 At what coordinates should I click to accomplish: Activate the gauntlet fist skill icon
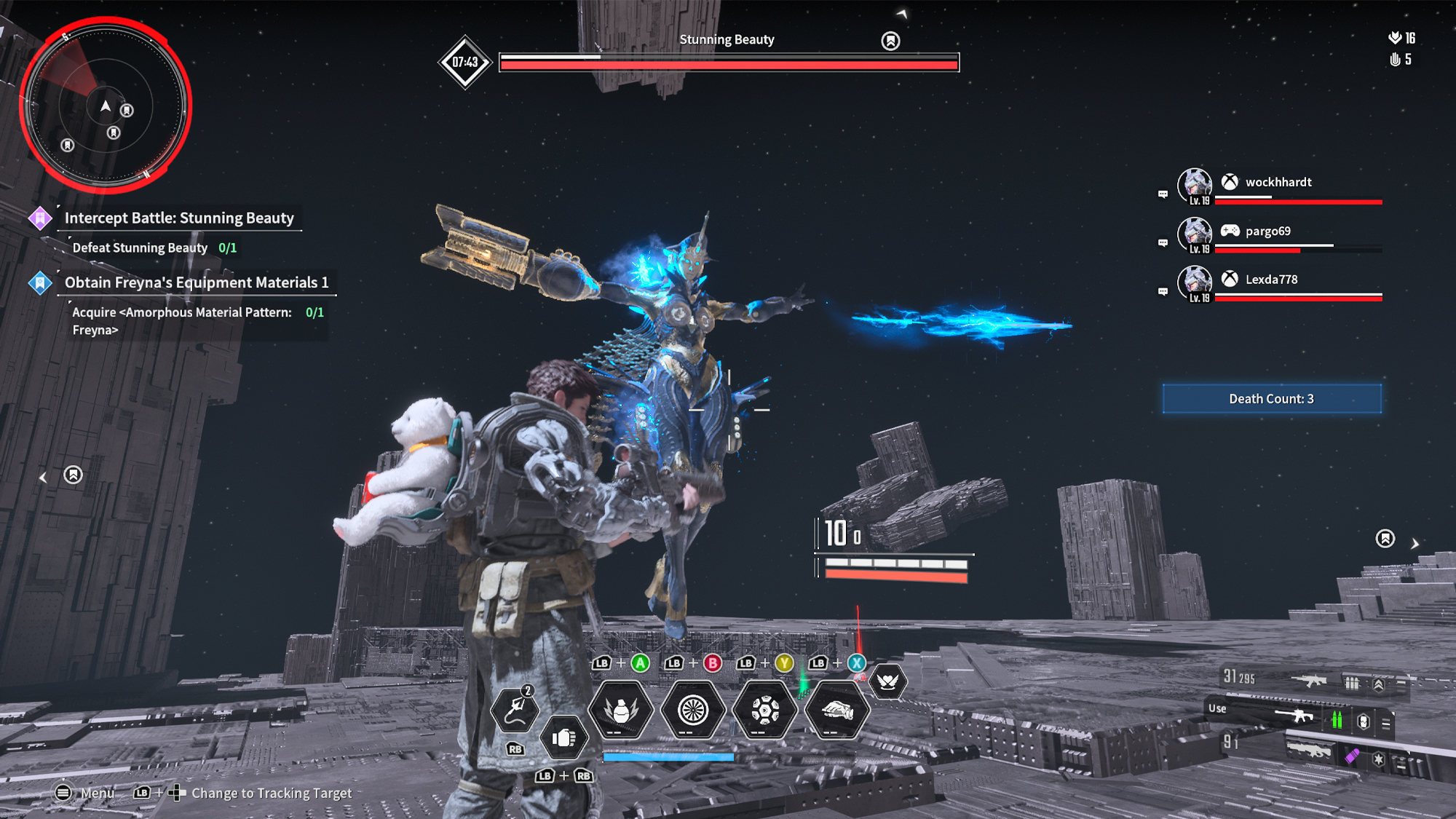tap(837, 710)
